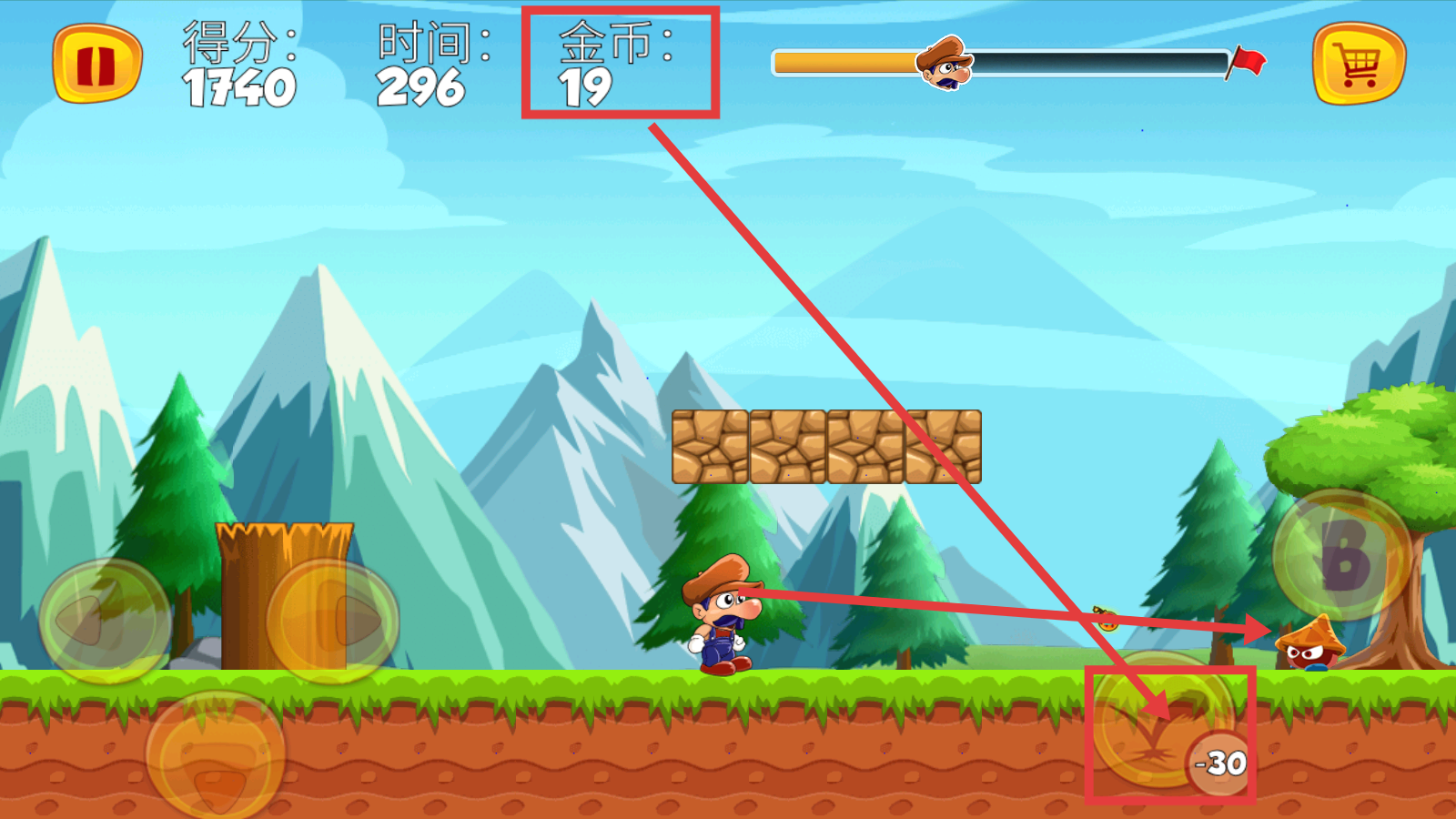Tap the down arrow control button
This screenshot has height=819, width=1456.
pos(216,755)
